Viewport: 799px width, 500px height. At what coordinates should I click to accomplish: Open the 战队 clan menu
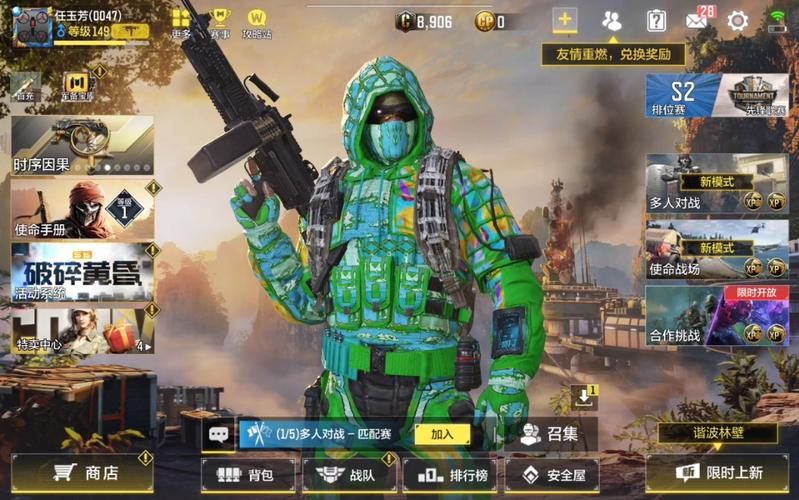(x=346, y=475)
